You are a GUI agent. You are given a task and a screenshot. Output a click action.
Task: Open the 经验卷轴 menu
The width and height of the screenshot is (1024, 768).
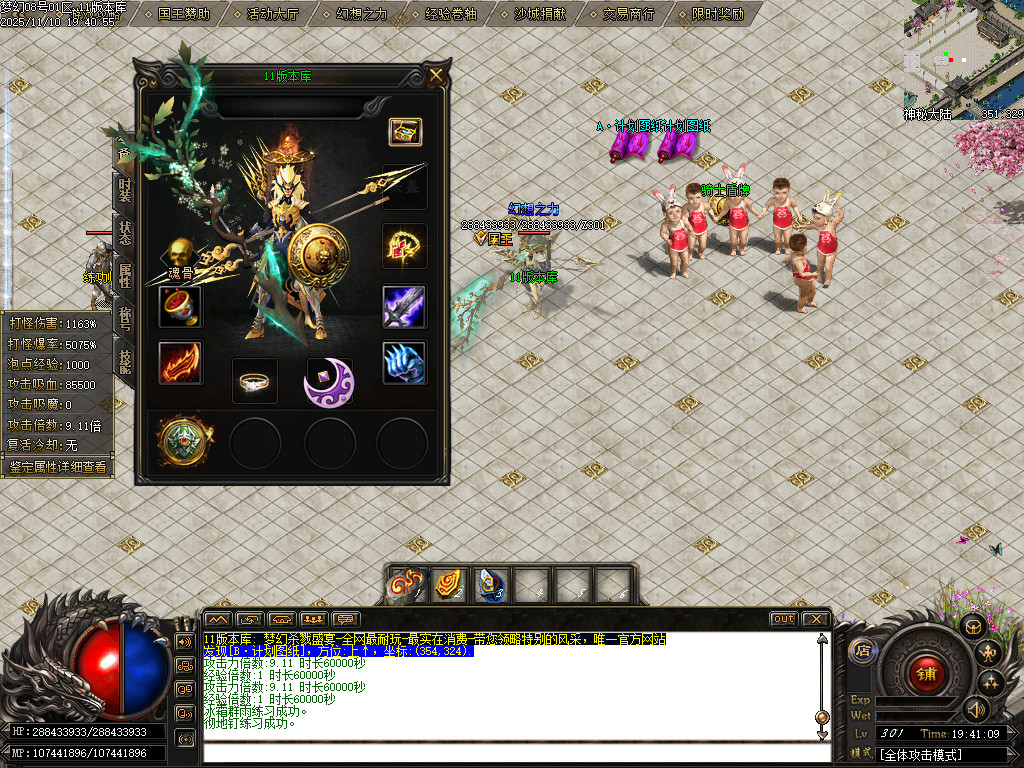pos(451,14)
